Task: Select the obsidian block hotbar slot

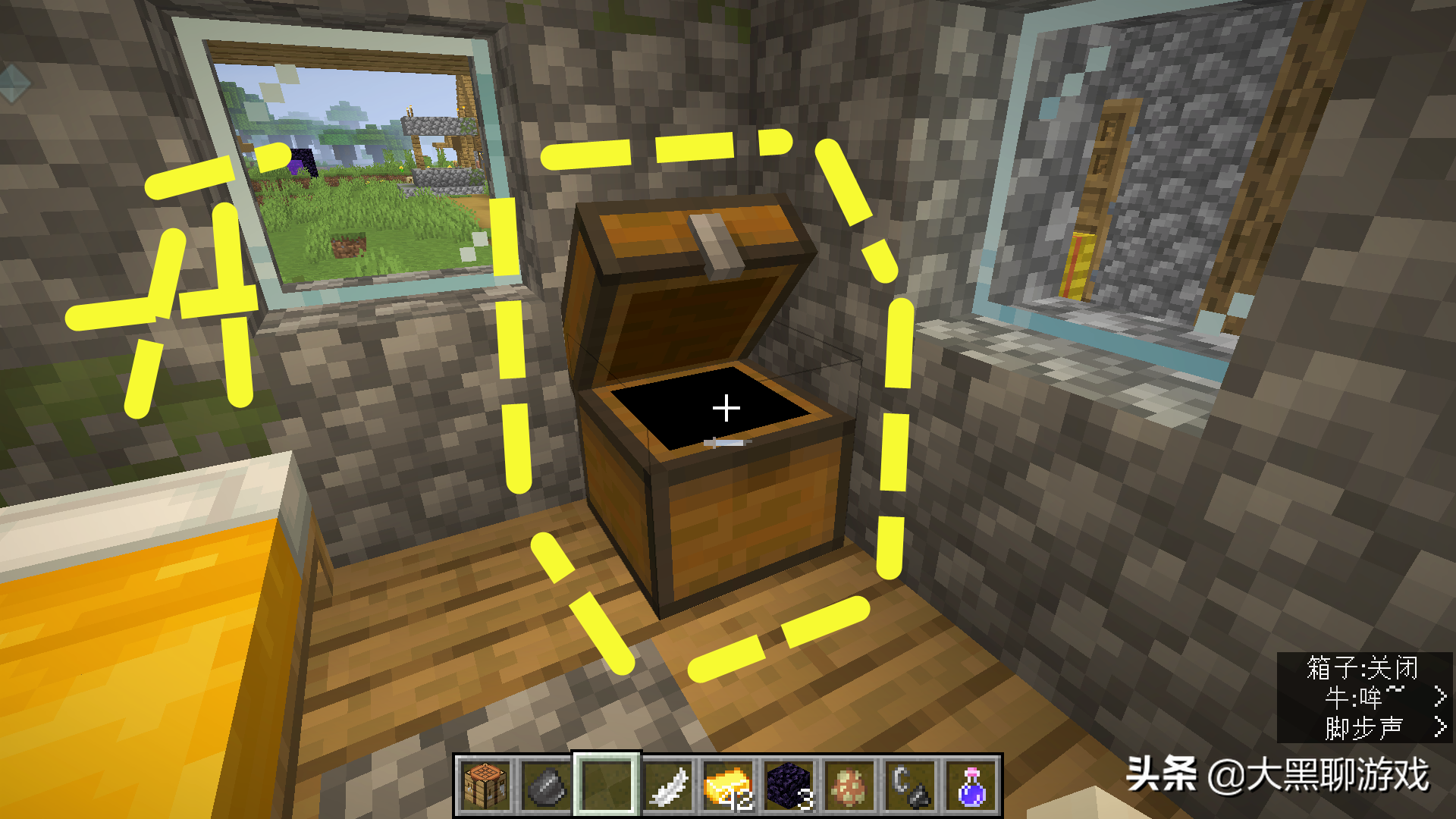Action: point(789,786)
